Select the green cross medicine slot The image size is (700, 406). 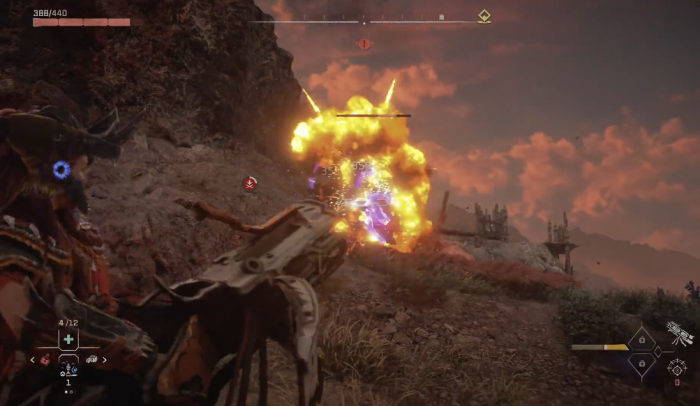68,339
